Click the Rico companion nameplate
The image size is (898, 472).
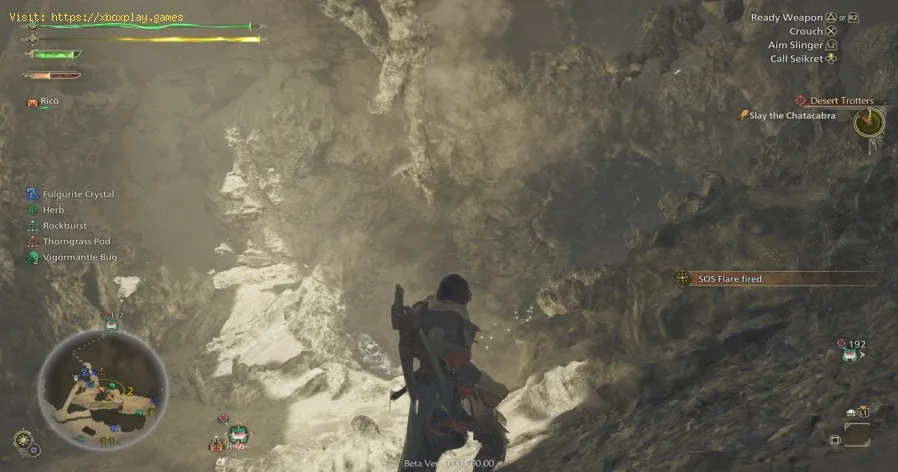point(48,101)
